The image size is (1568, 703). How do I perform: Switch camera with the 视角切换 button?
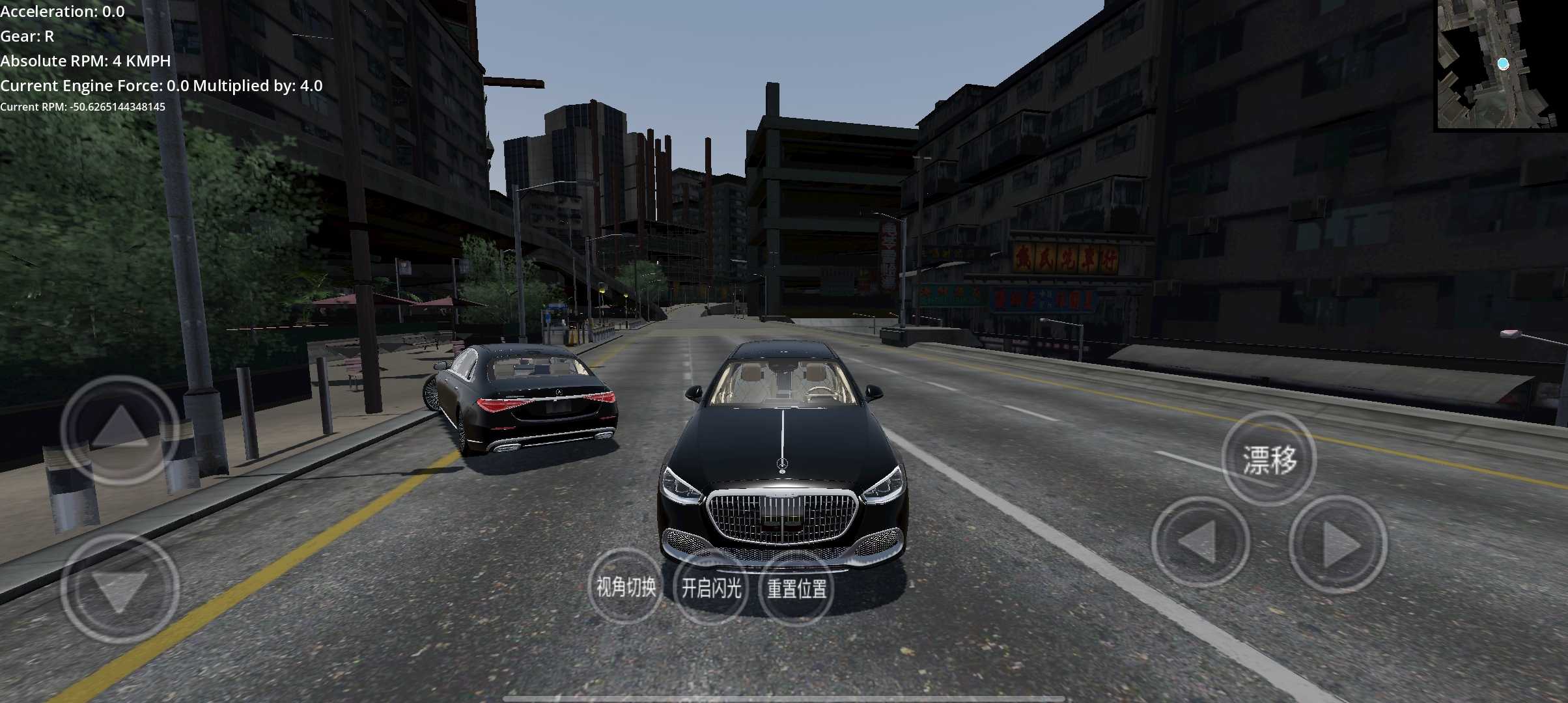(x=626, y=587)
